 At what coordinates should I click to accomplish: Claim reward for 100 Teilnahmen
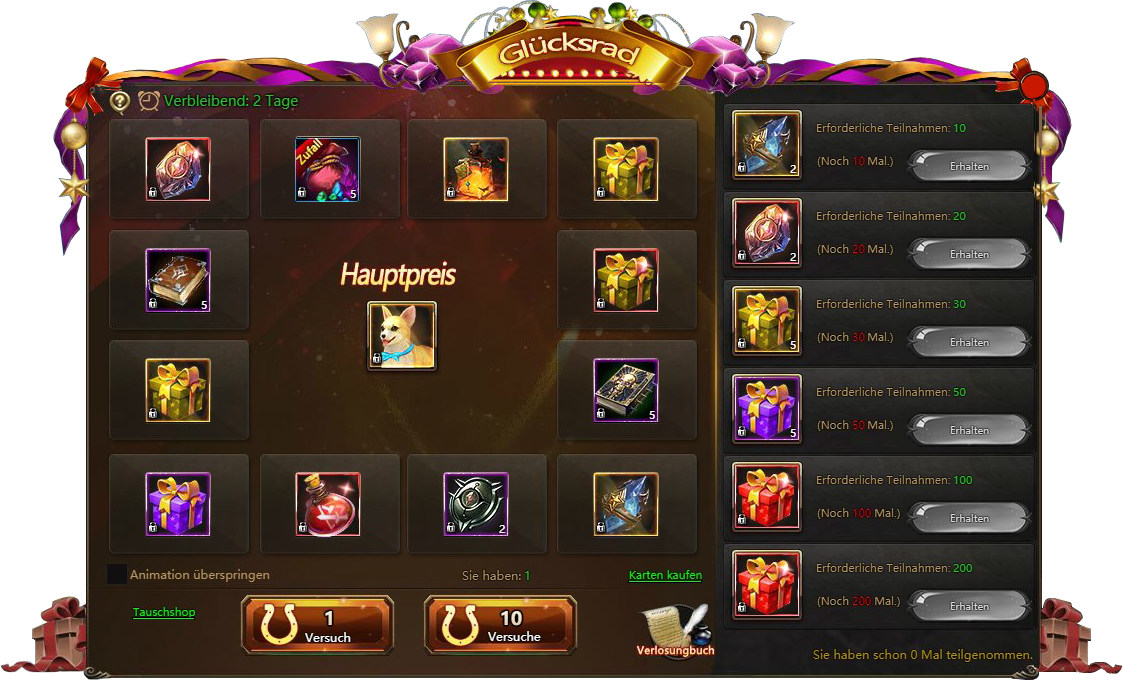[968, 518]
